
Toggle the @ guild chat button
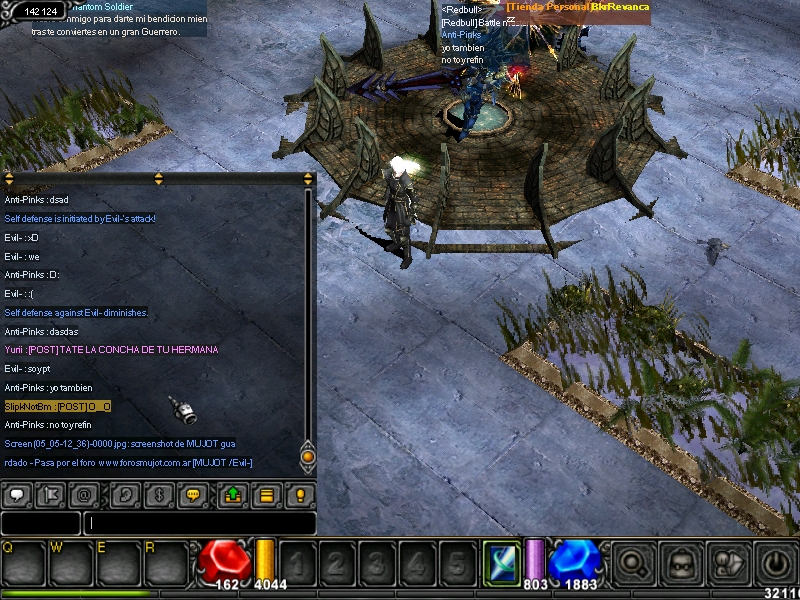point(85,495)
